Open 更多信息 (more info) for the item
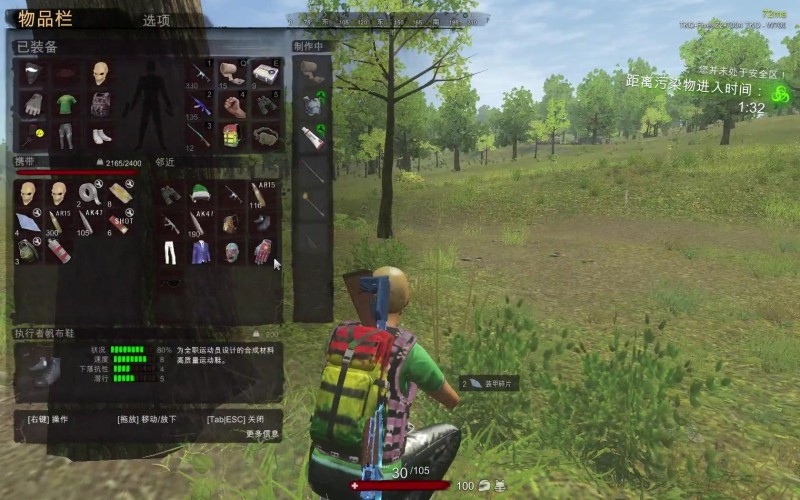This screenshot has height=500, width=800. point(262,434)
